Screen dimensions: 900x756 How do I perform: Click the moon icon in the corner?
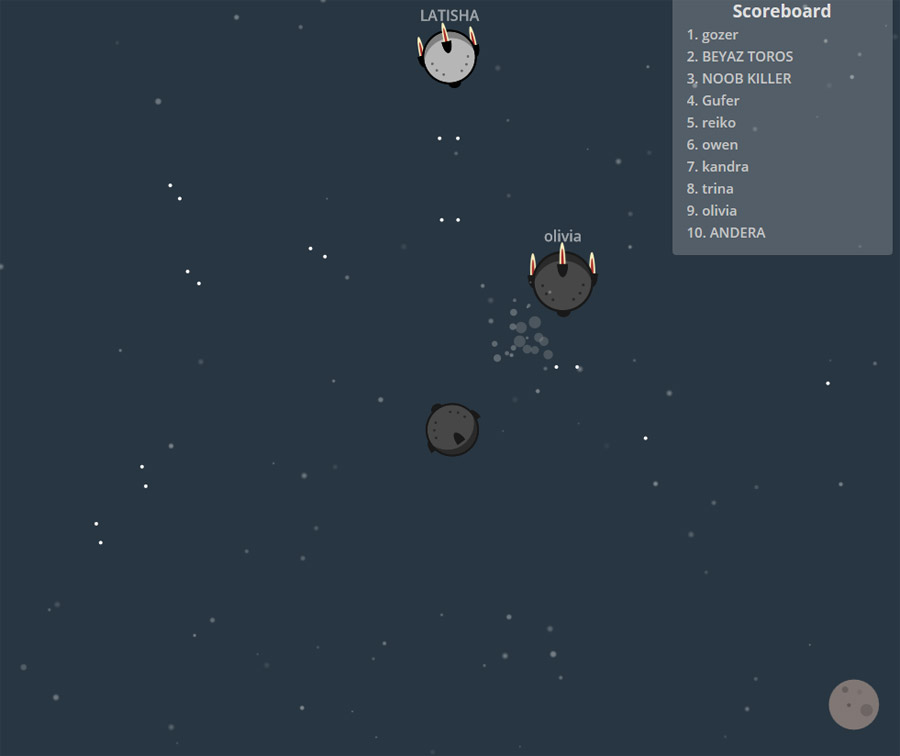[853, 704]
